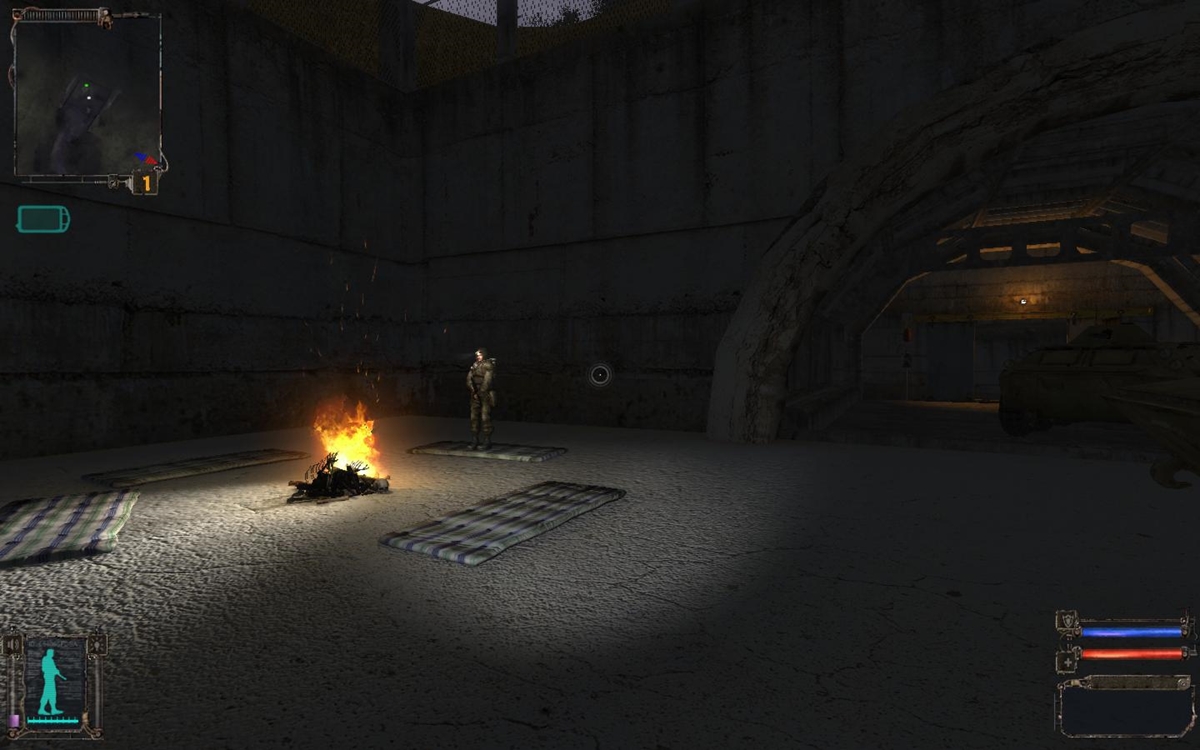Click the flashlight battery icon
1200x750 pixels.
pyautogui.click(x=43, y=219)
